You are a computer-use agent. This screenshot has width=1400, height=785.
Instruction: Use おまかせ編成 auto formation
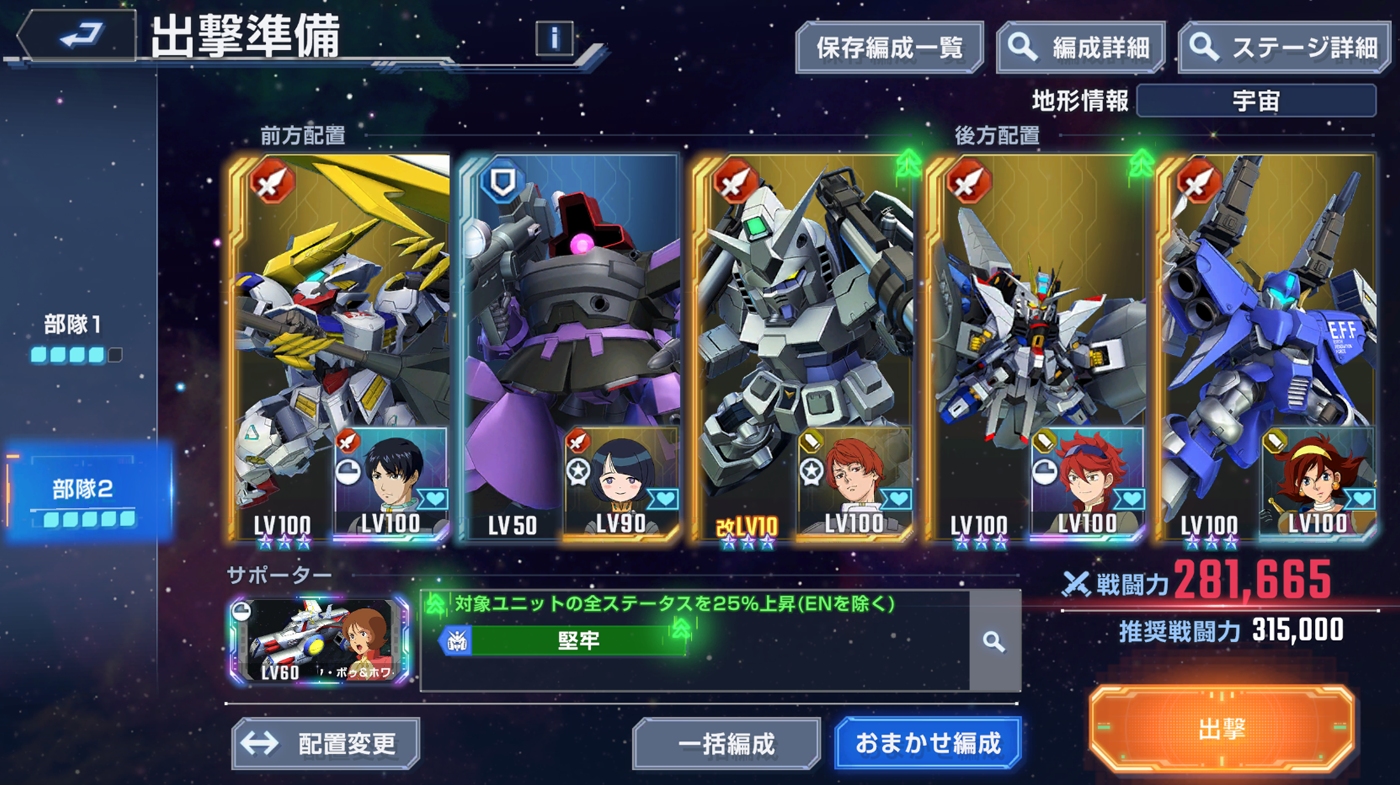(927, 744)
